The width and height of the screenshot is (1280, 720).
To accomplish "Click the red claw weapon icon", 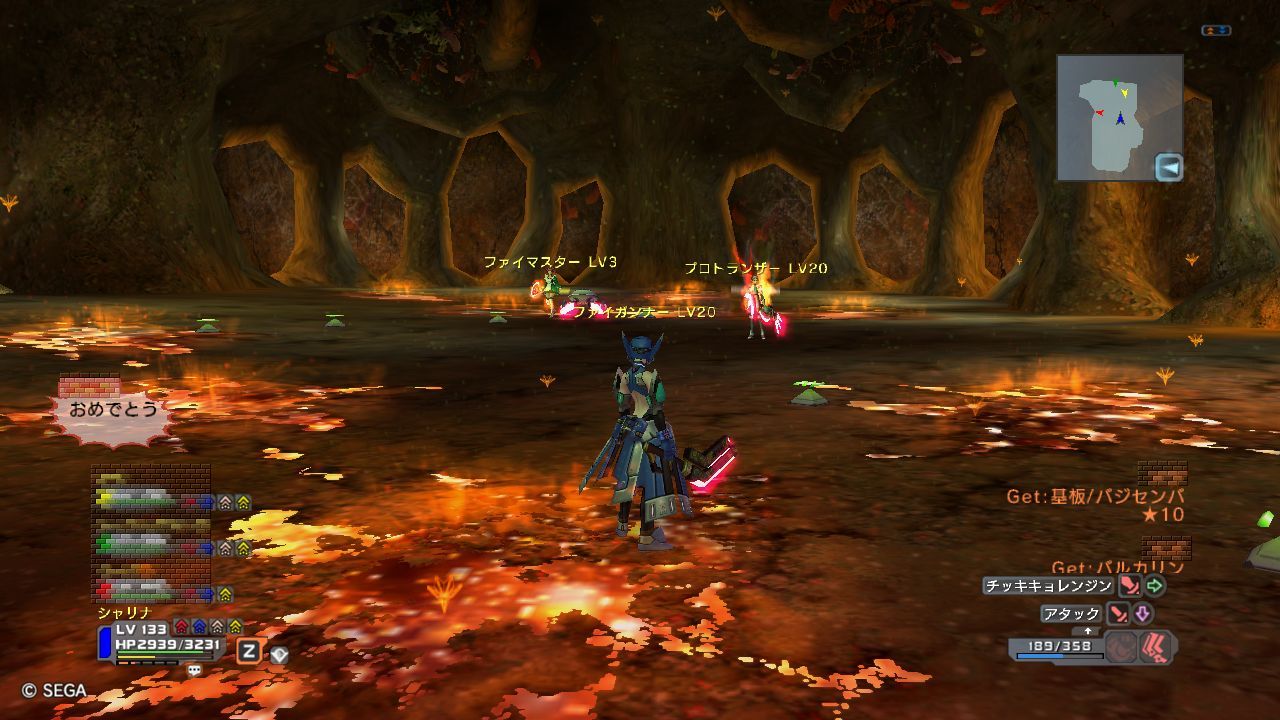I will click(1156, 647).
